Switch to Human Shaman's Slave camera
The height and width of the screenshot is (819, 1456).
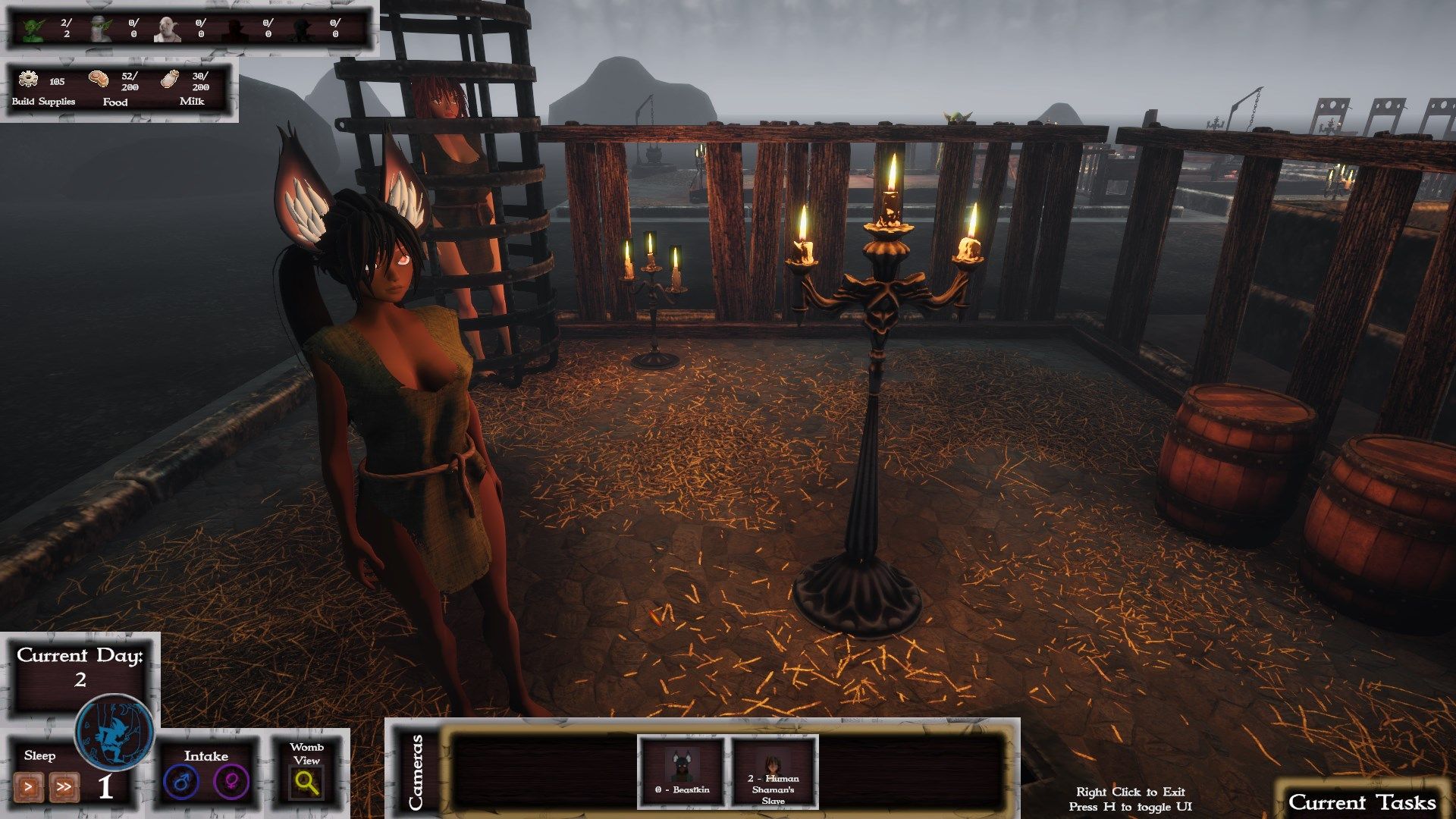(x=773, y=770)
